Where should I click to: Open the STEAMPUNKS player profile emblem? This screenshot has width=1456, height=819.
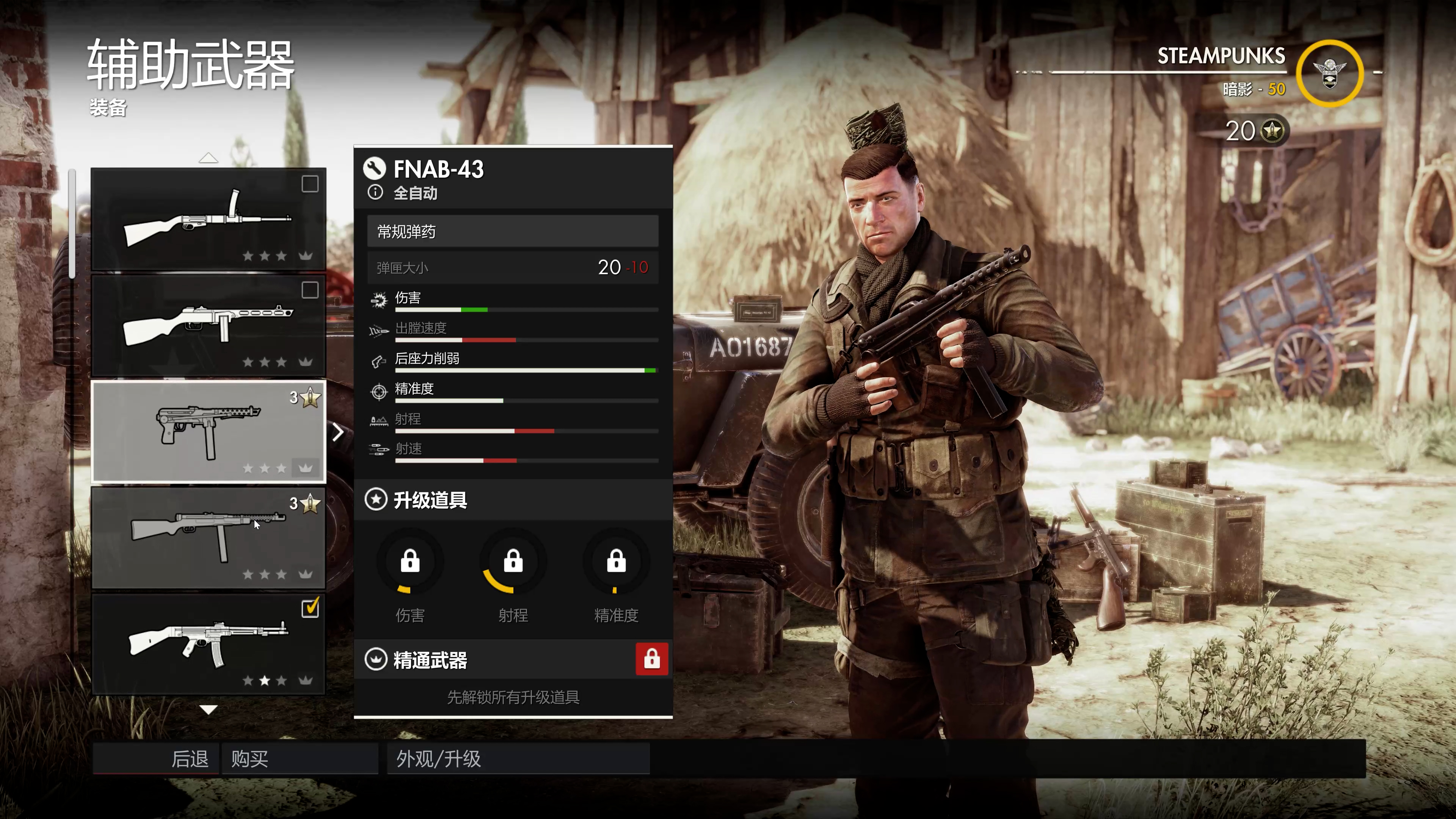pyautogui.click(x=1329, y=74)
